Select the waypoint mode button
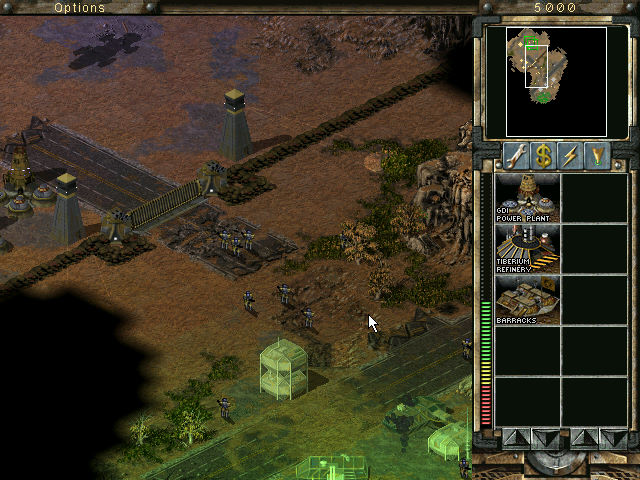Image resolution: width=640 pixels, height=480 pixels. click(598, 156)
